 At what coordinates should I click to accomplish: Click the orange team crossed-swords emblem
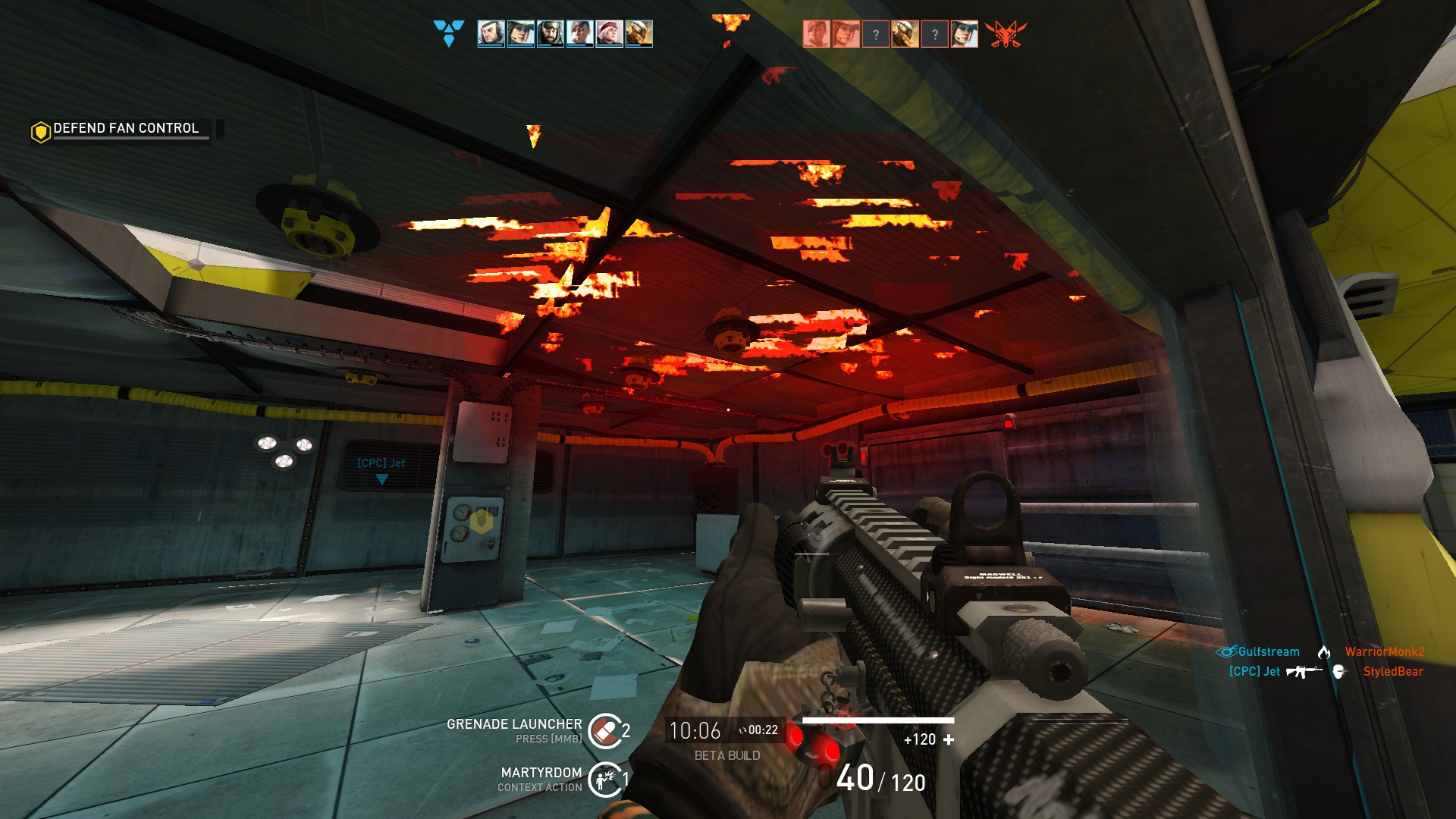tap(1005, 34)
